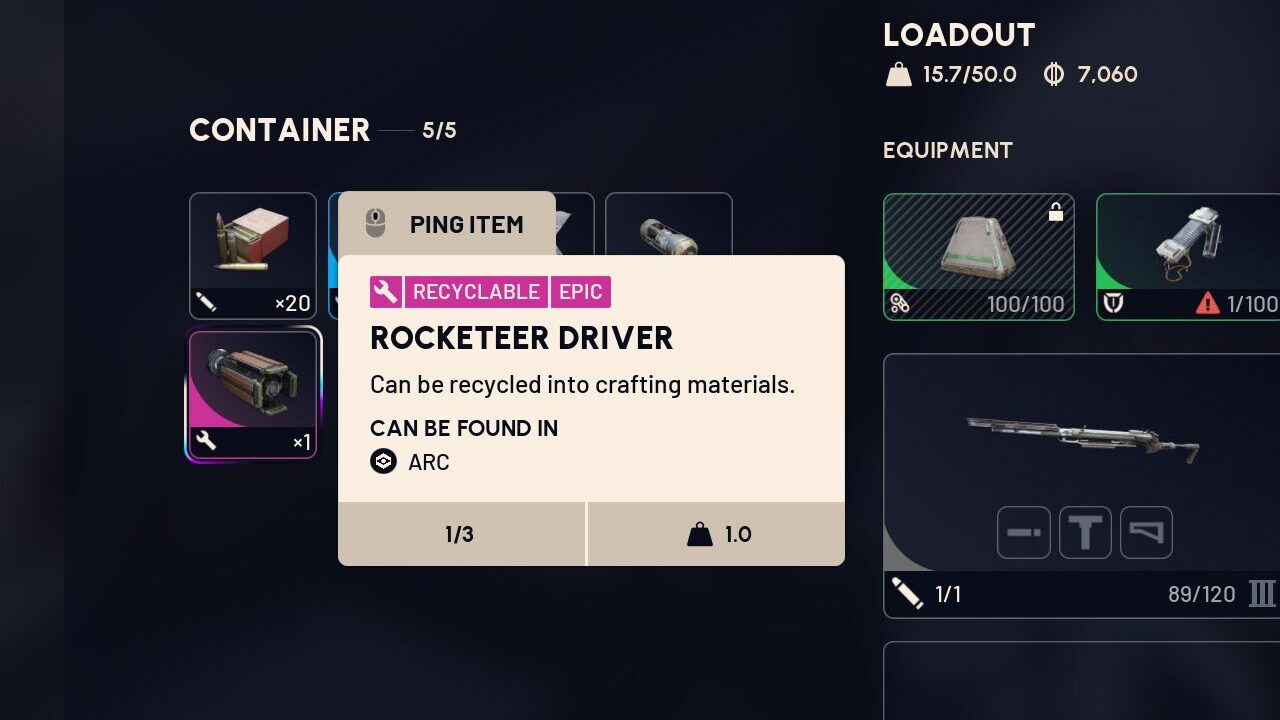Viewport: 1280px width, 720px height.
Task: Click the canister item in container
Action: [669, 226]
